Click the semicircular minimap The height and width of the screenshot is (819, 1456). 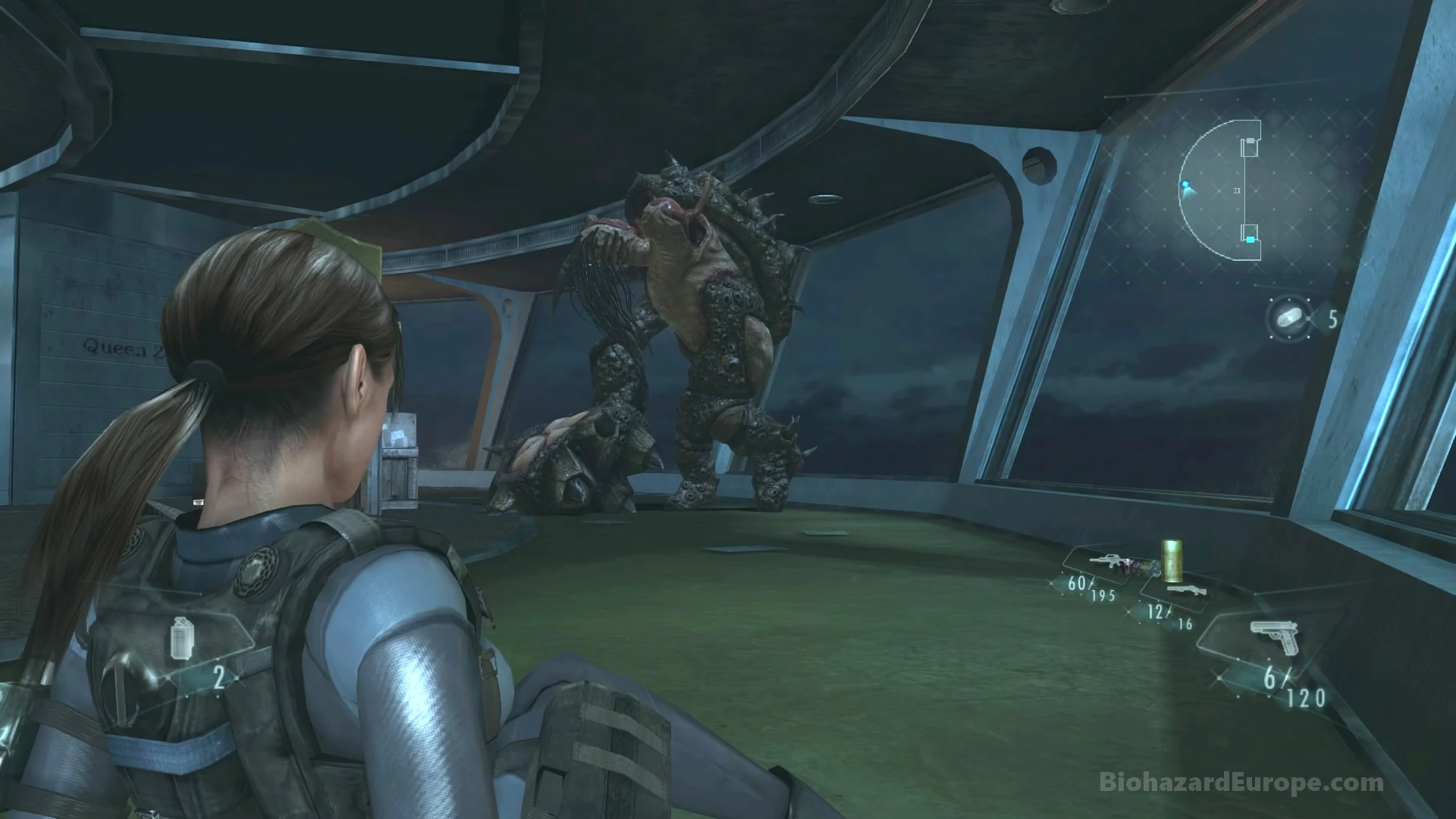tap(1219, 190)
